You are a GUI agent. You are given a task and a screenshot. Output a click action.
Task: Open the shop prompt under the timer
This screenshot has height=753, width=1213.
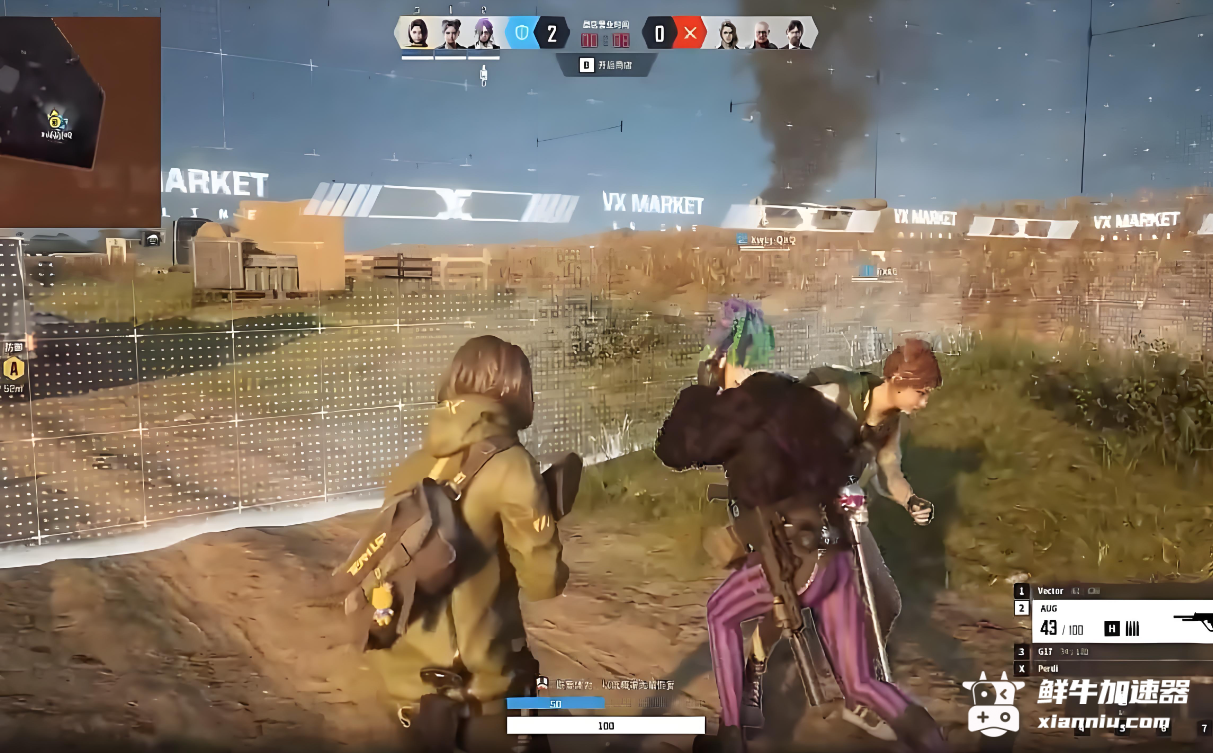[x=606, y=65]
